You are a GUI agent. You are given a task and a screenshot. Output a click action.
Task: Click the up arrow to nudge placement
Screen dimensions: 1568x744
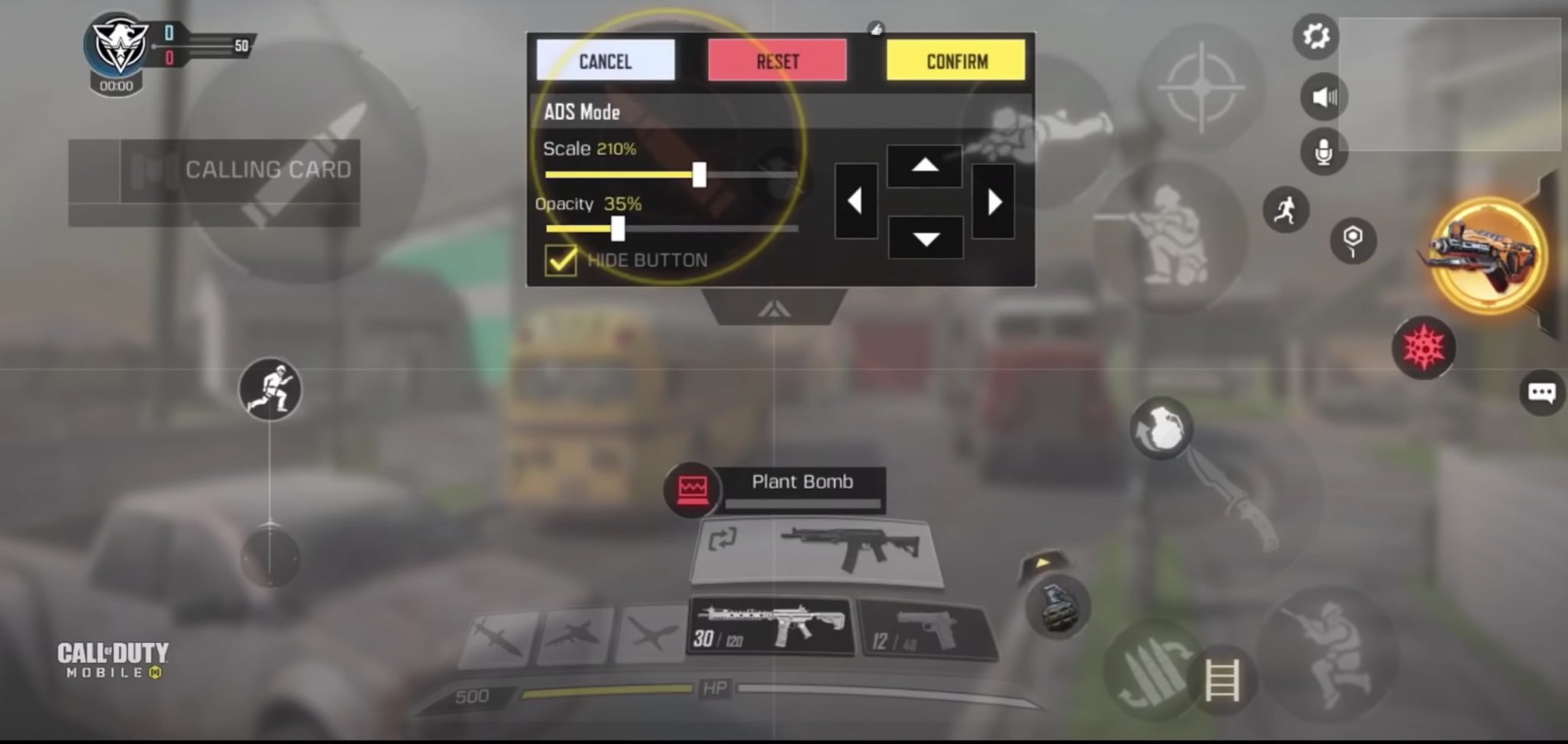pyautogui.click(x=926, y=166)
